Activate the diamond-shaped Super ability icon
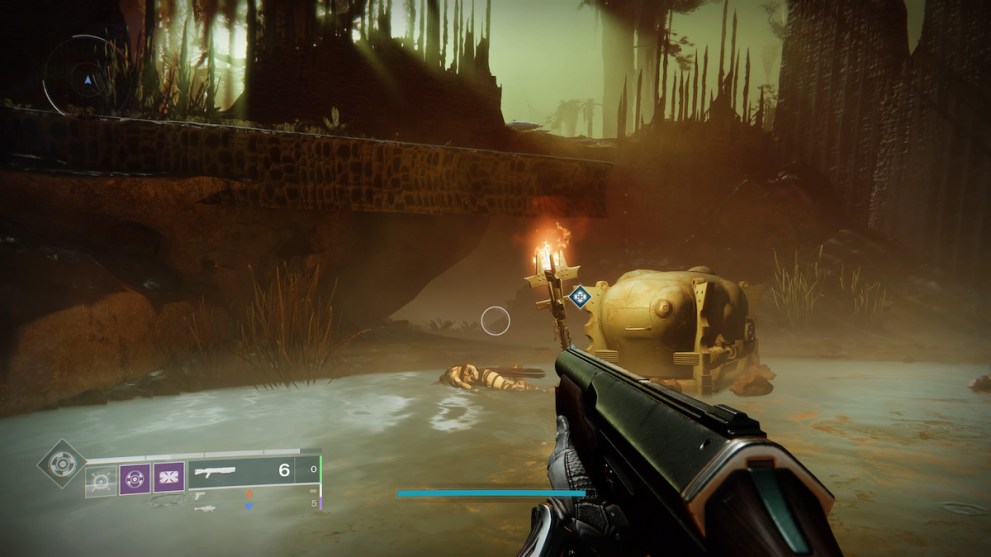Screen dimensions: 991x557 point(61,463)
